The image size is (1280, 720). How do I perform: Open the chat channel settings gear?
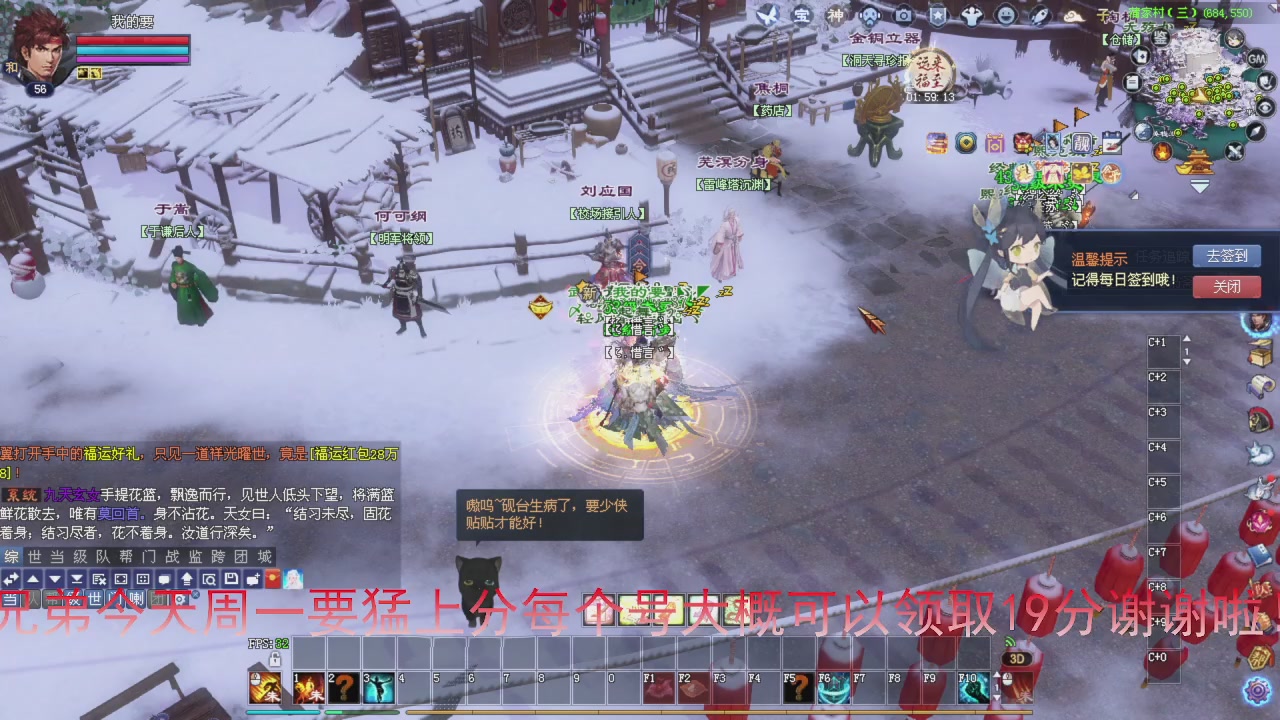pos(181,598)
